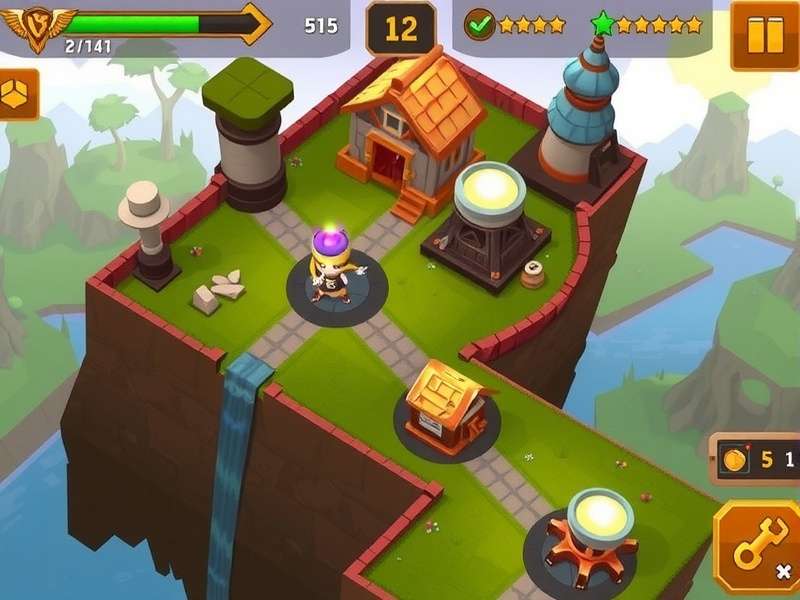Open the orange coin resource counter
This screenshot has width=800, height=600.
pyautogui.click(x=755, y=460)
